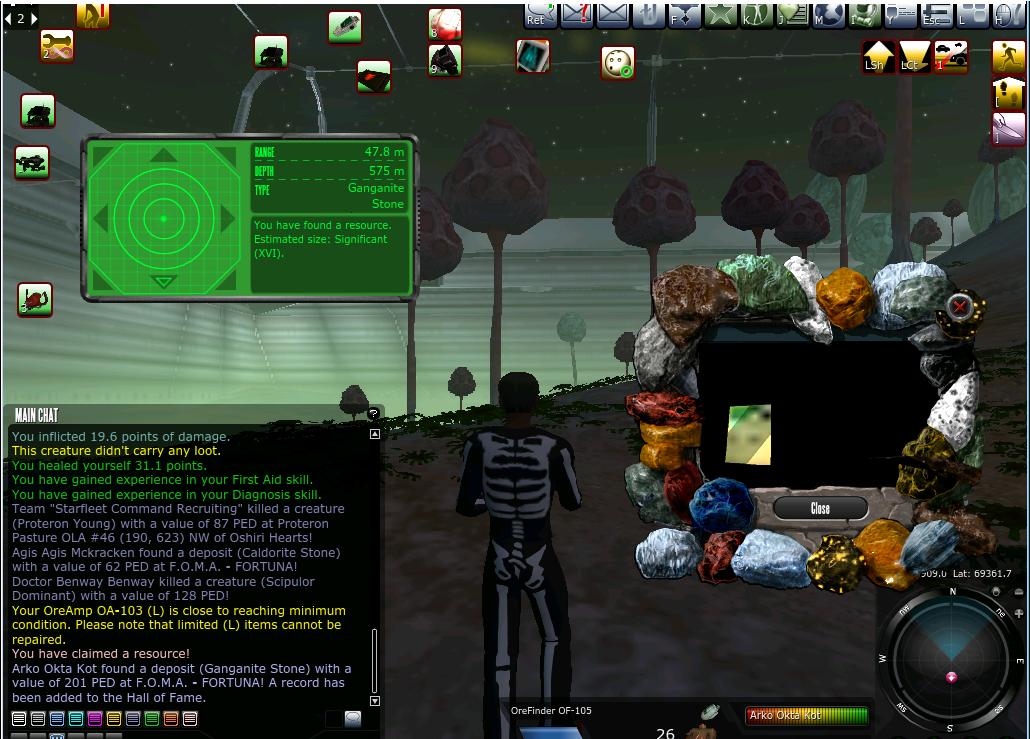1030x739 pixels.
Task: Click the yellow up-arrow LSh icon
Action: 879,56
